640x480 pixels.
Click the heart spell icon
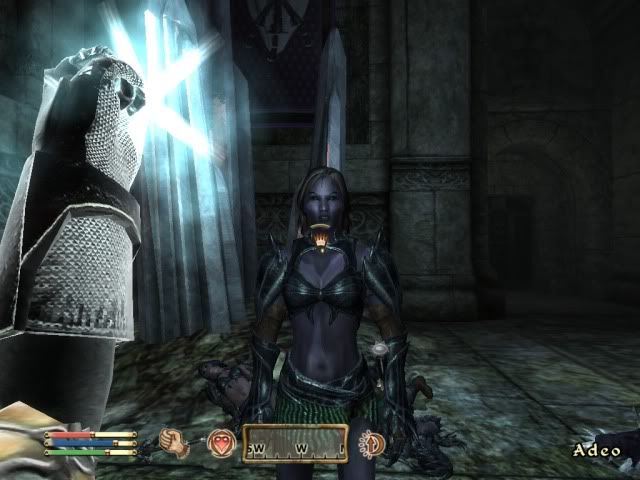pyautogui.click(x=221, y=442)
